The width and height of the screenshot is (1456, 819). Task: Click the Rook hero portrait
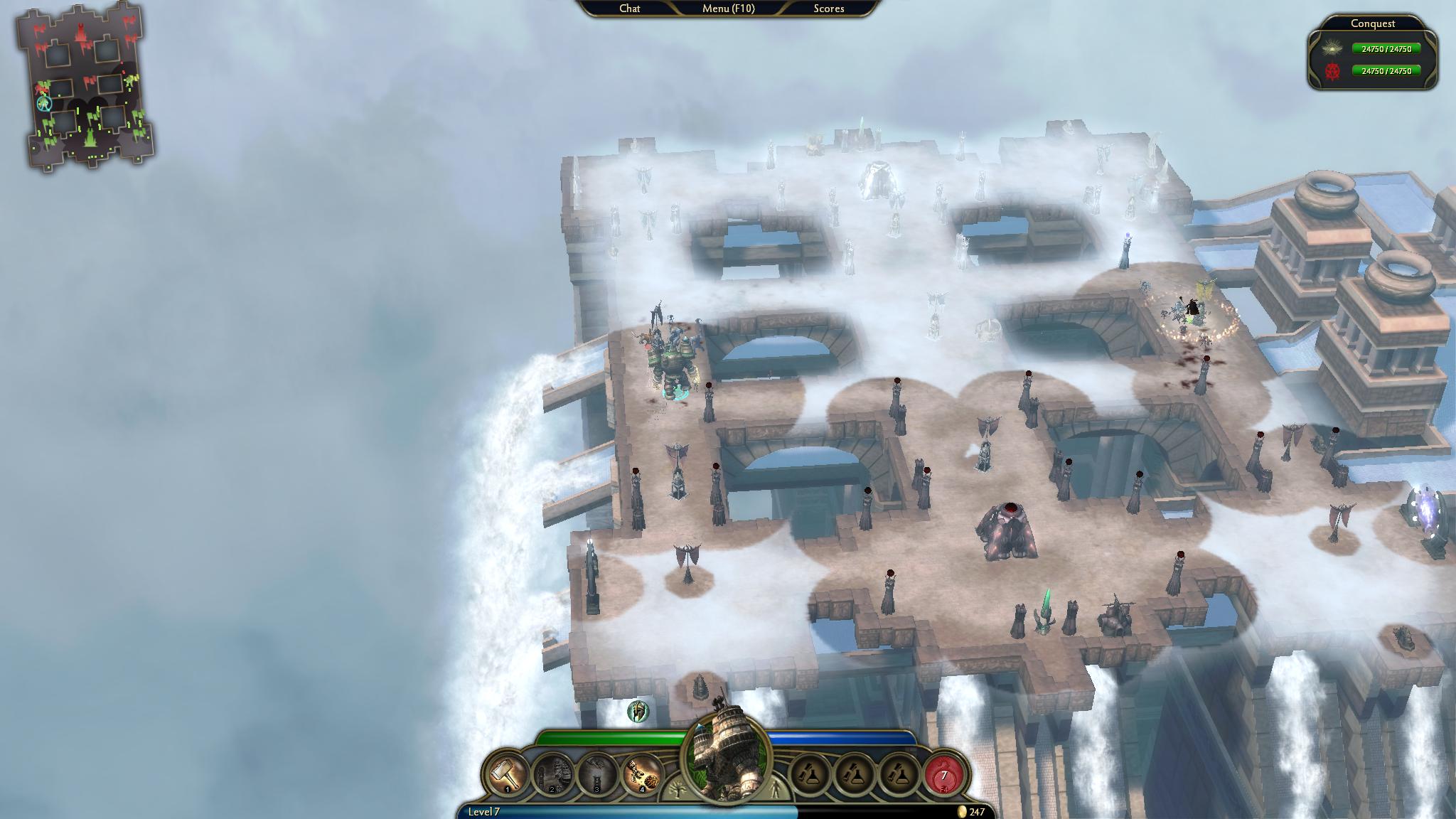tap(727, 757)
